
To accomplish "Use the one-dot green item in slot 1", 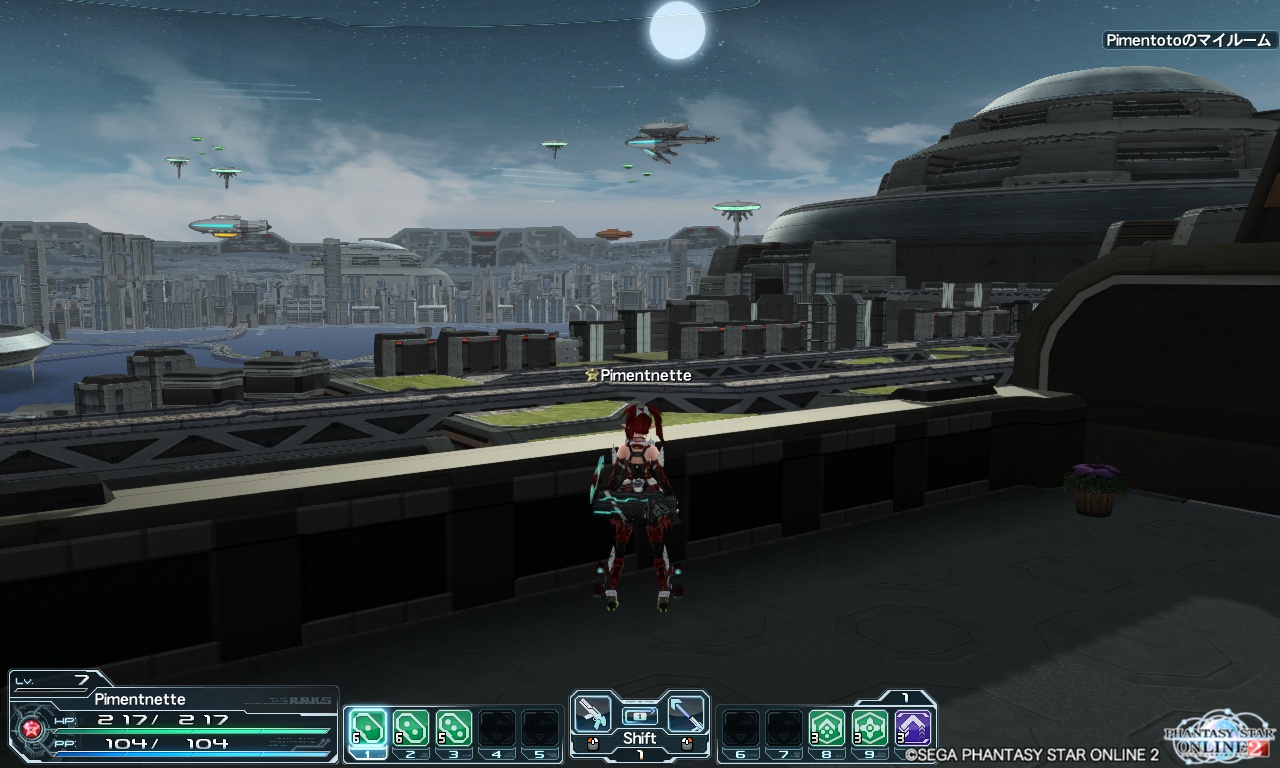I will pos(367,728).
